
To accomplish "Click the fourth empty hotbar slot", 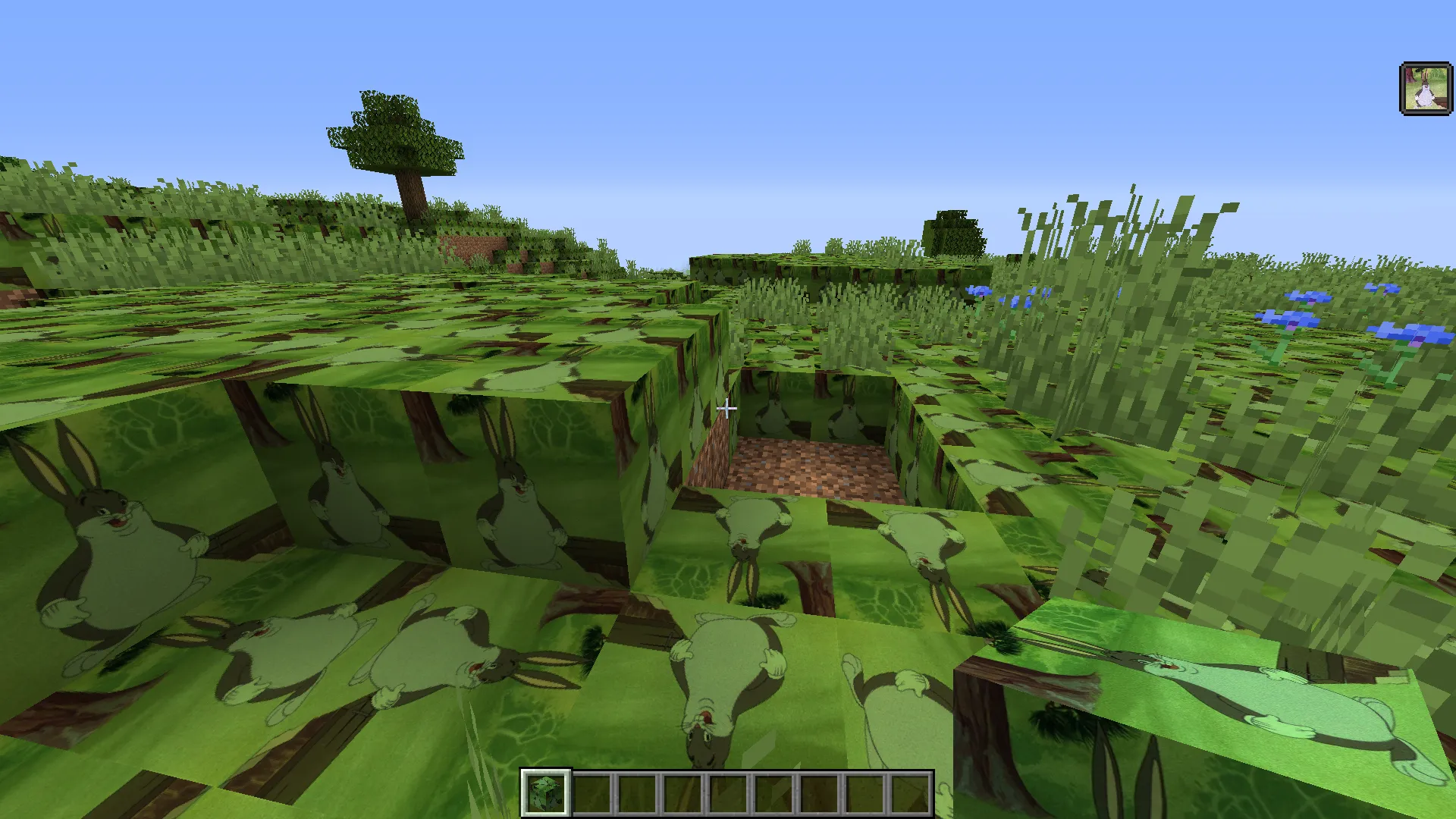I will coord(682,791).
